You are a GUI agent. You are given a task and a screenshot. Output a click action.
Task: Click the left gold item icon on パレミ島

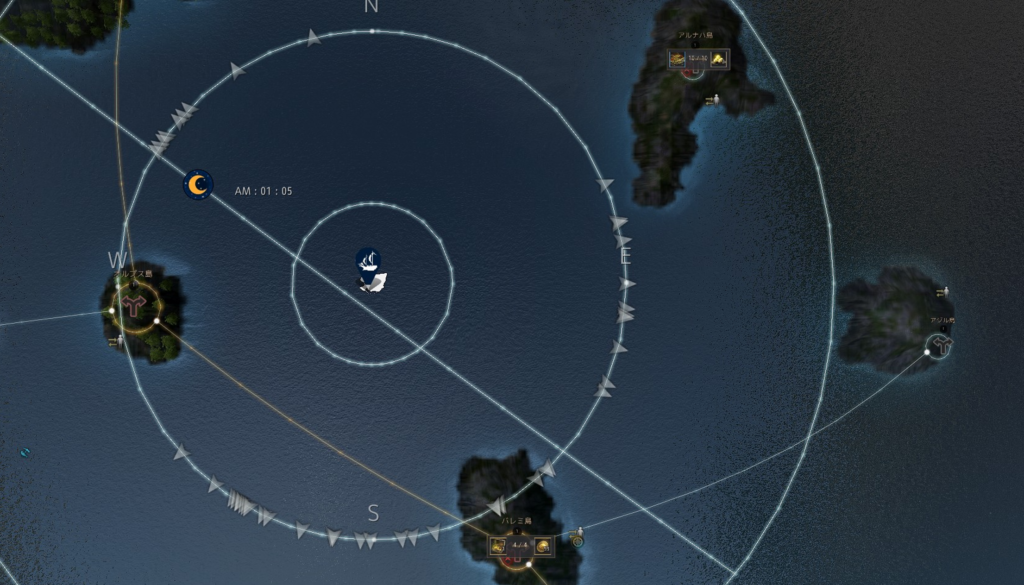[x=498, y=546]
